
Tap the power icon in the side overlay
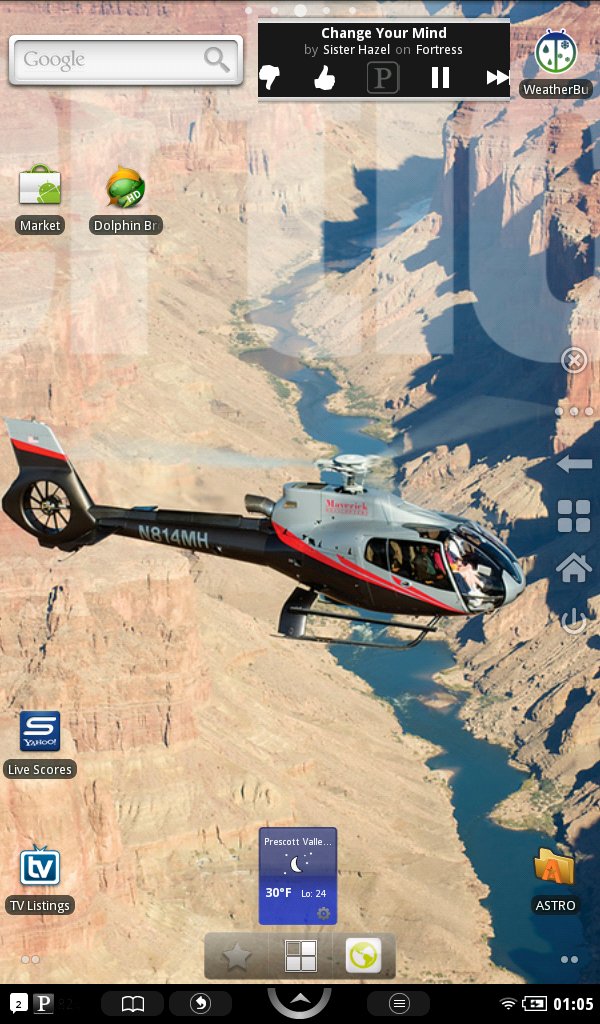(574, 622)
